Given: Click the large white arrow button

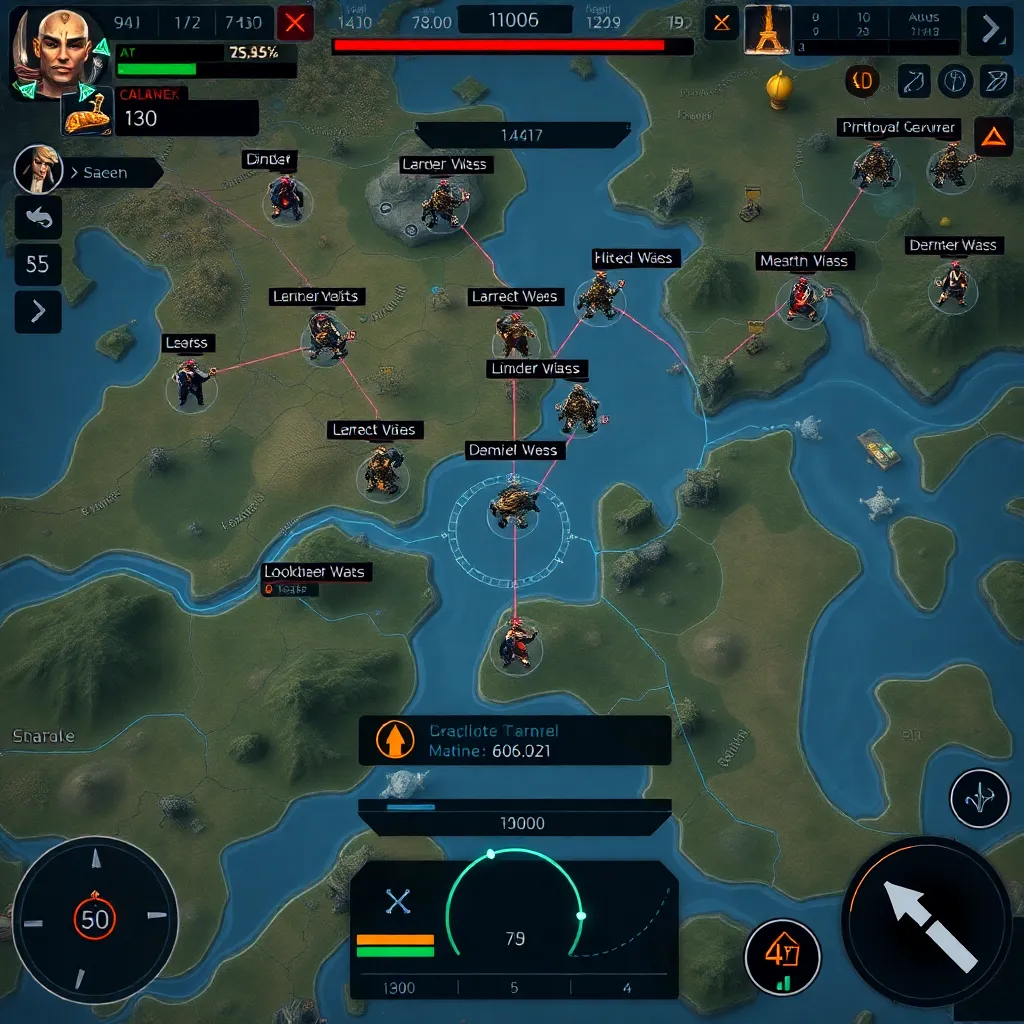Looking at the screenshot, I should 926,921.
